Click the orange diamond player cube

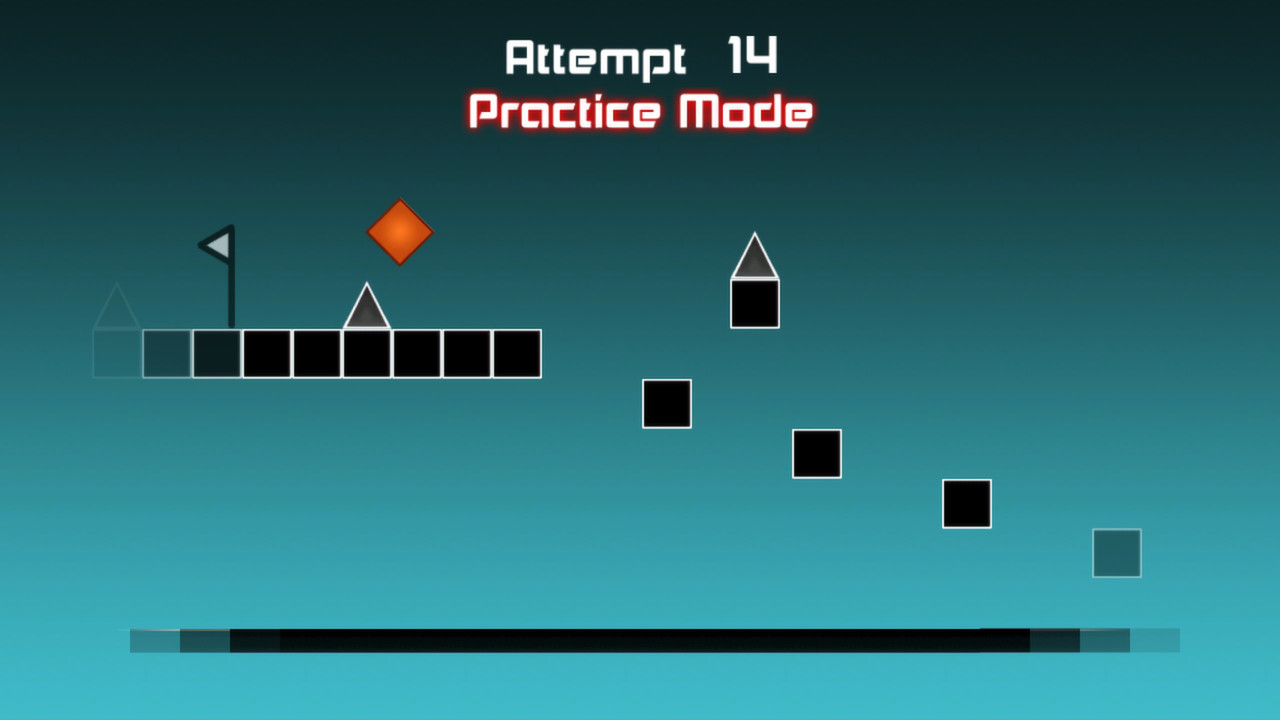[399, 232]
